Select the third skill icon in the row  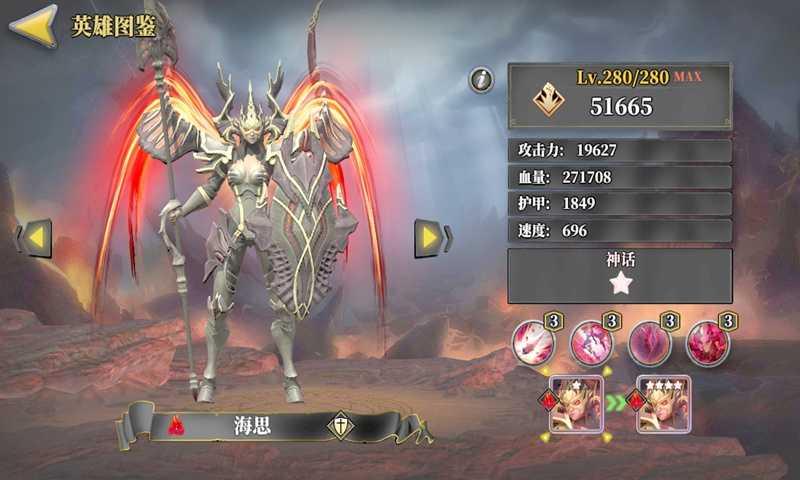[x=649, y=344]
